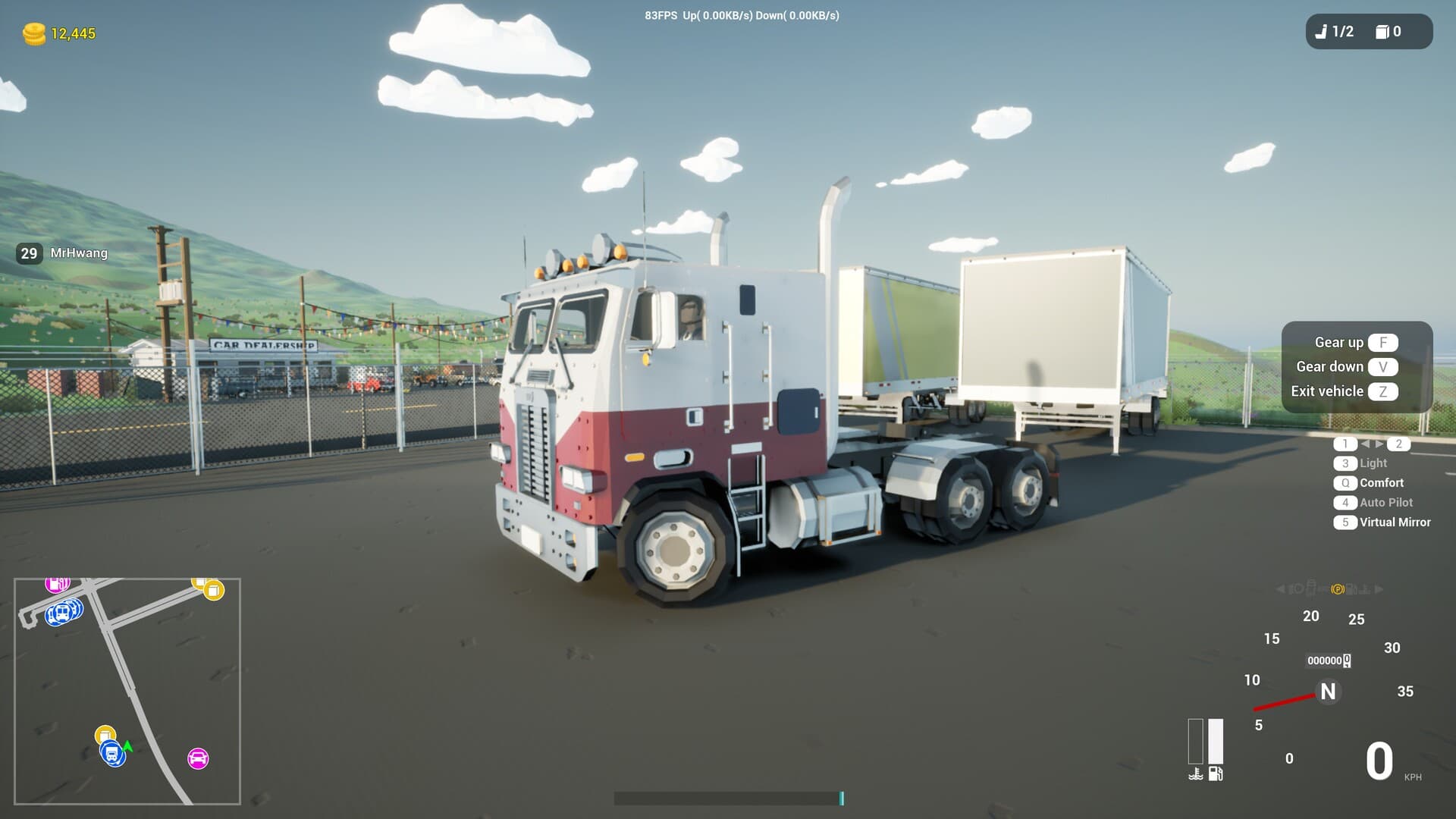Viewport: 1456px width, 819px height.
Task: Click the left arrow beside dashboard indicators
Action: tap(1281, 589)
